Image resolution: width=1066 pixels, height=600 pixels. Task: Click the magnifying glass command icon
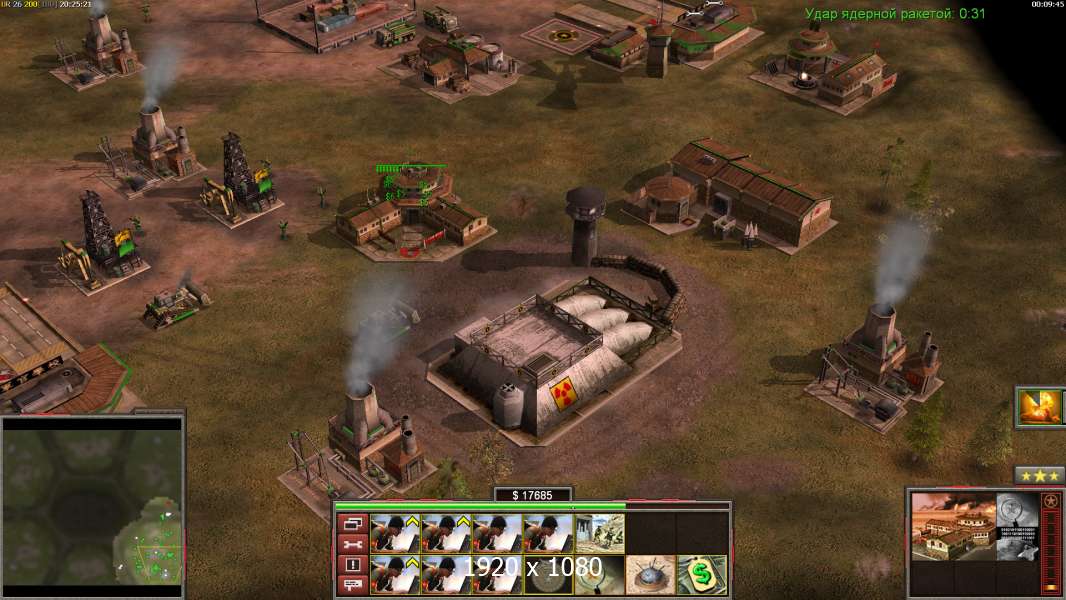(600, 574)
